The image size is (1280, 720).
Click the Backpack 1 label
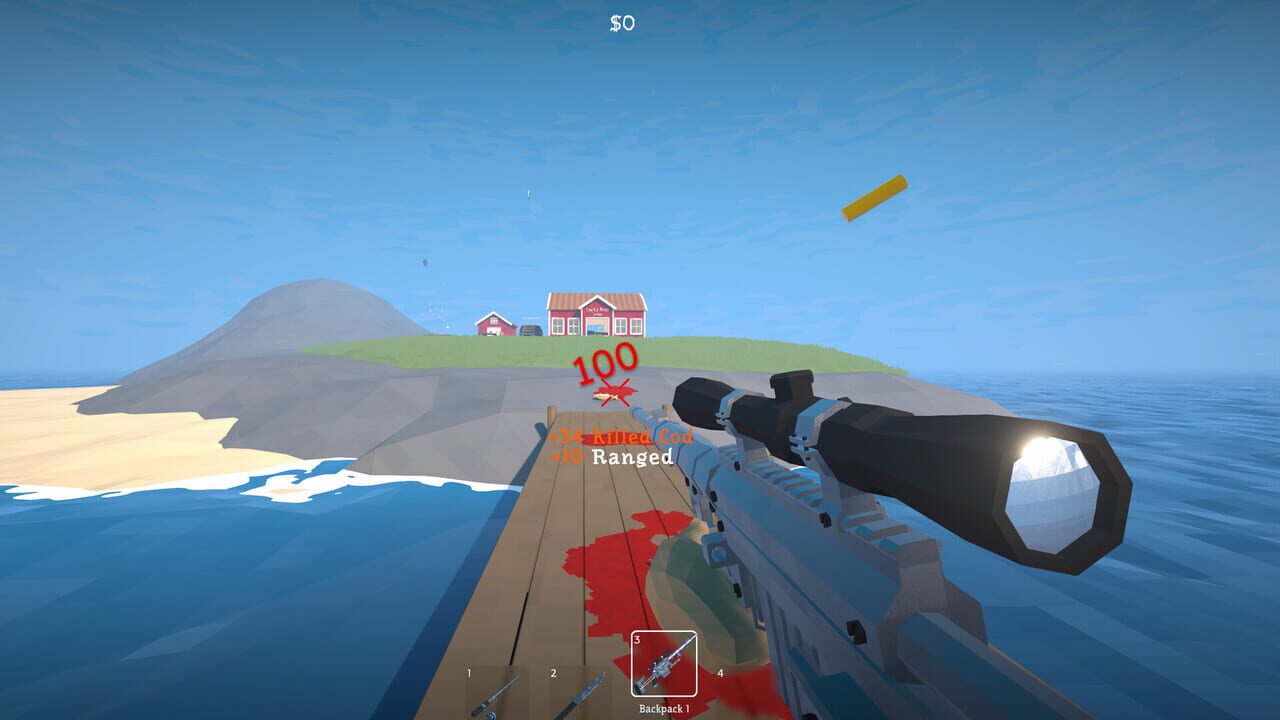point(665,707)
